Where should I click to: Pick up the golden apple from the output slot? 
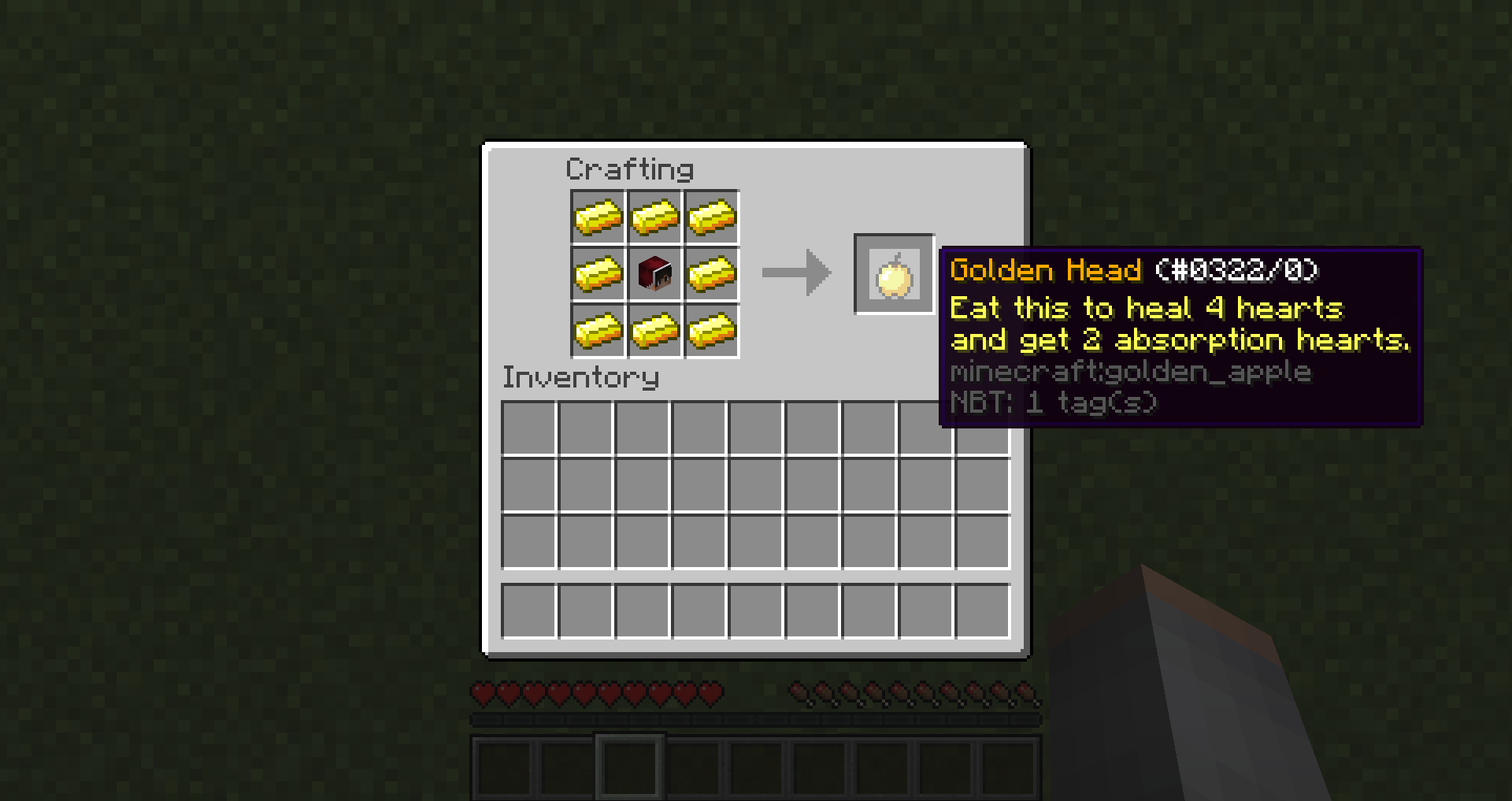894,275
